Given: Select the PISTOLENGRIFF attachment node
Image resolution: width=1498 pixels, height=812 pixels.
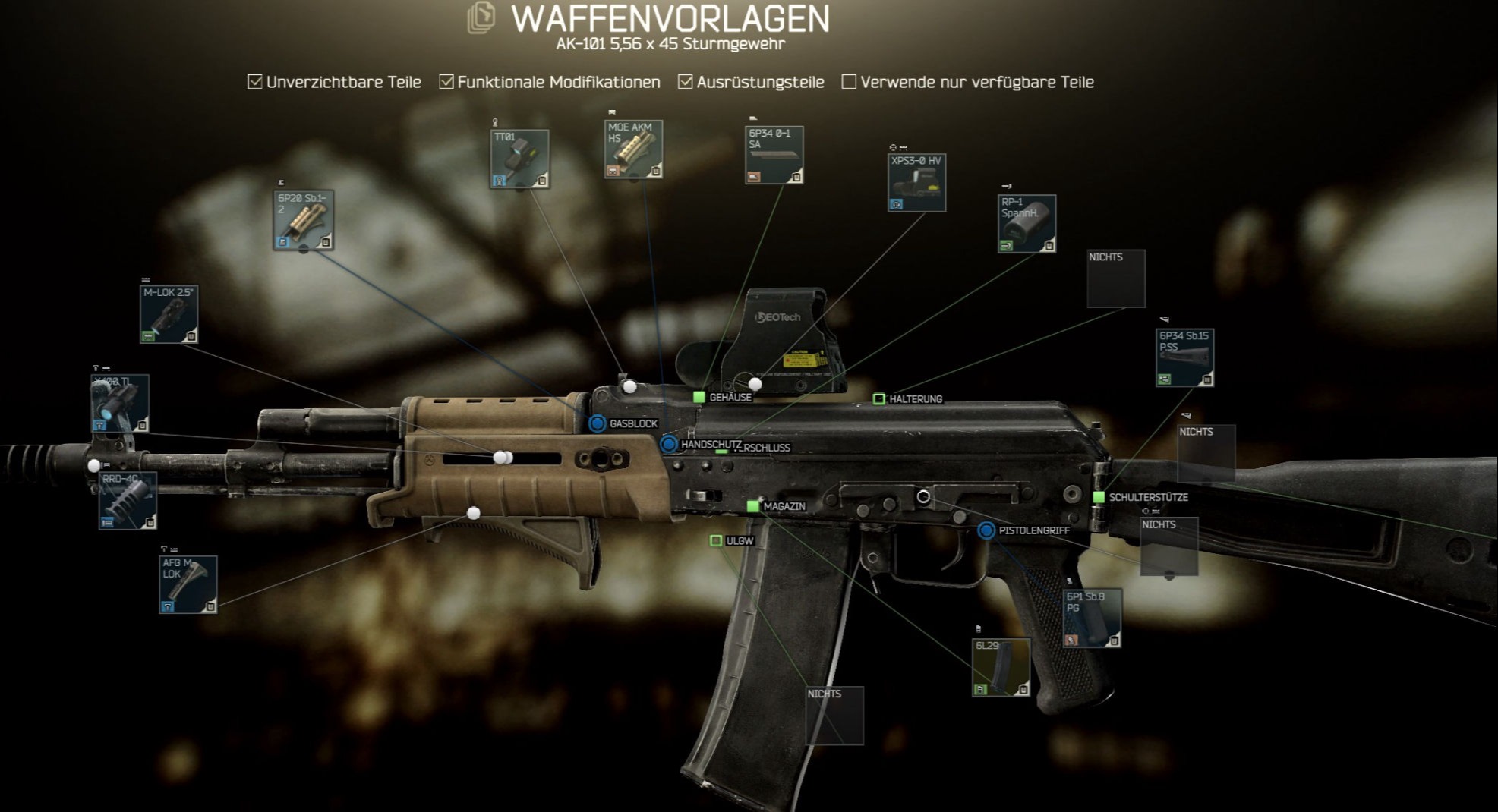Looking at the screenshot, I should [x=986, y=530].
